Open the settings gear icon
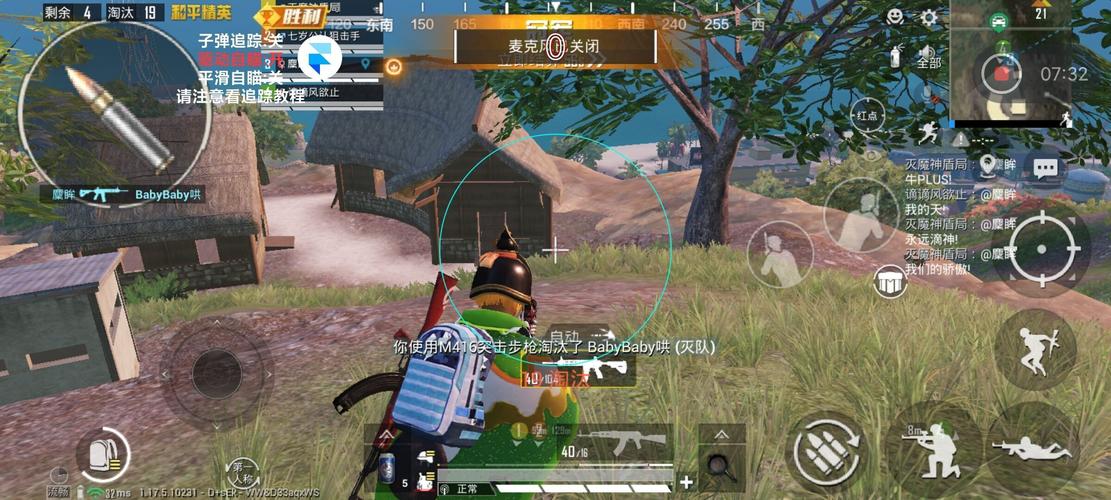 (x=929, y=18)
